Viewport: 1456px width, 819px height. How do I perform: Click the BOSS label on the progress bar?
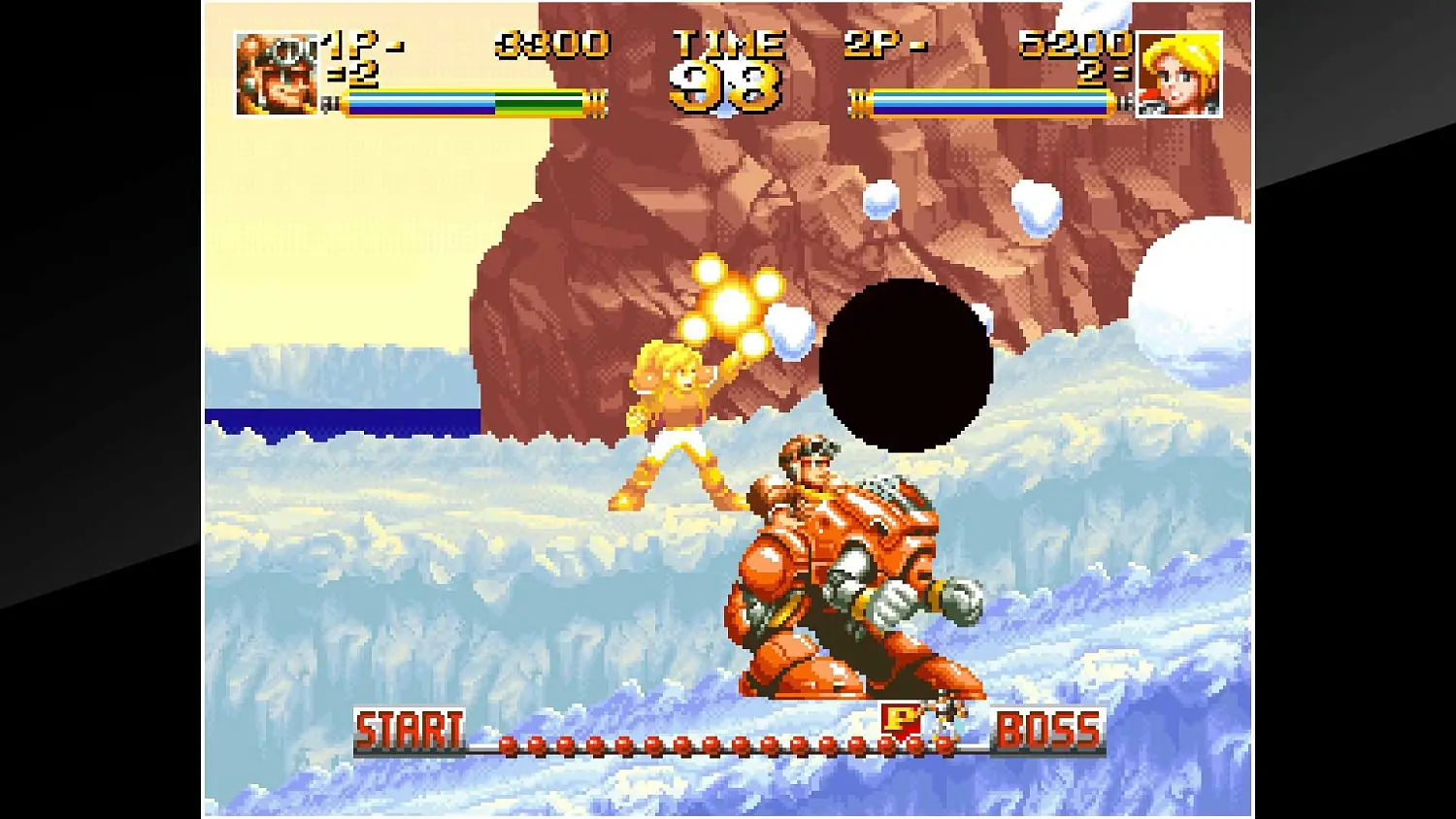tap(1046, 728)
